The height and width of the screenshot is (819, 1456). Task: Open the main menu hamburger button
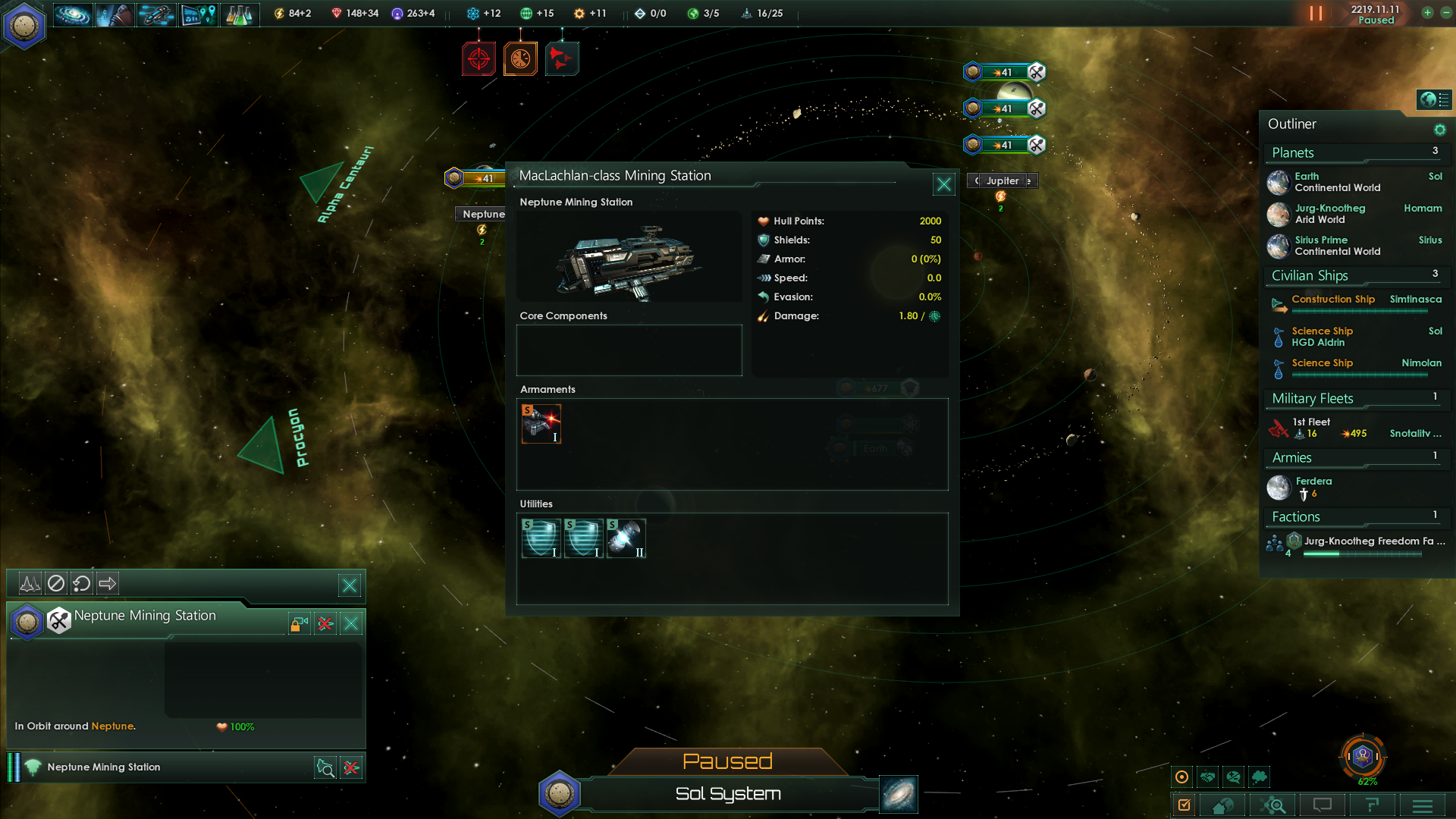[x=1423, y=805]
